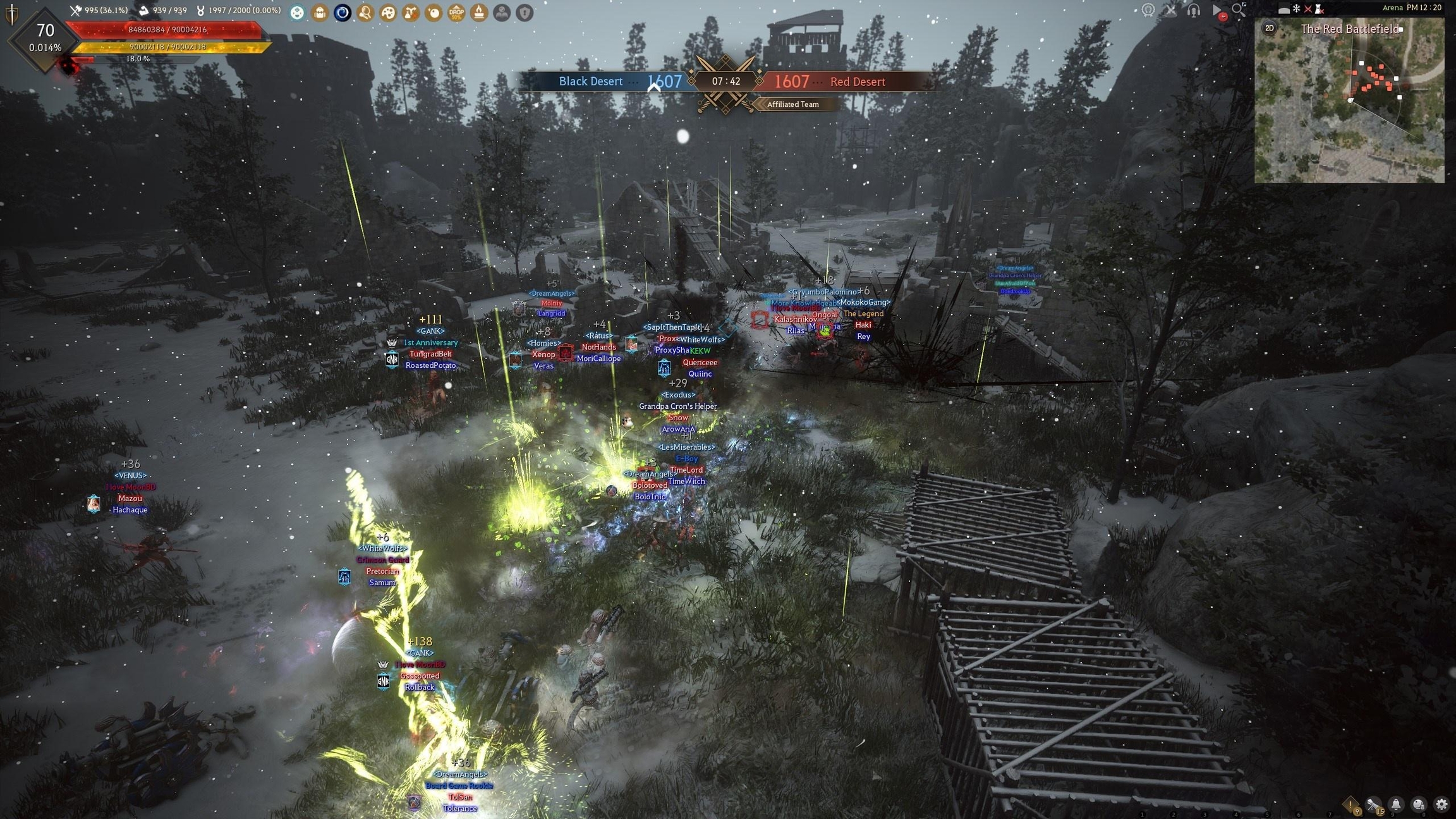1456x819 pixels.
Task: Click the Affiliated Team label
Action: [x=792, y=104]
